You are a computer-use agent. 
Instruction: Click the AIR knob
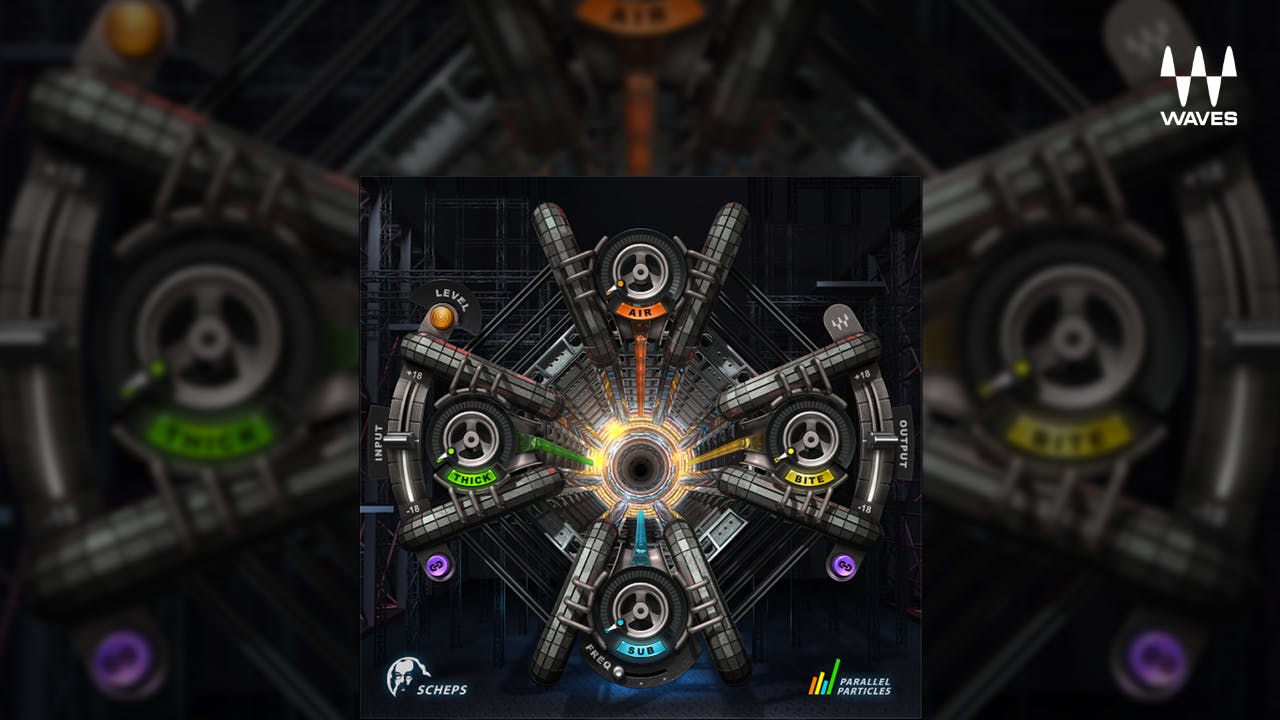(640, 268)
